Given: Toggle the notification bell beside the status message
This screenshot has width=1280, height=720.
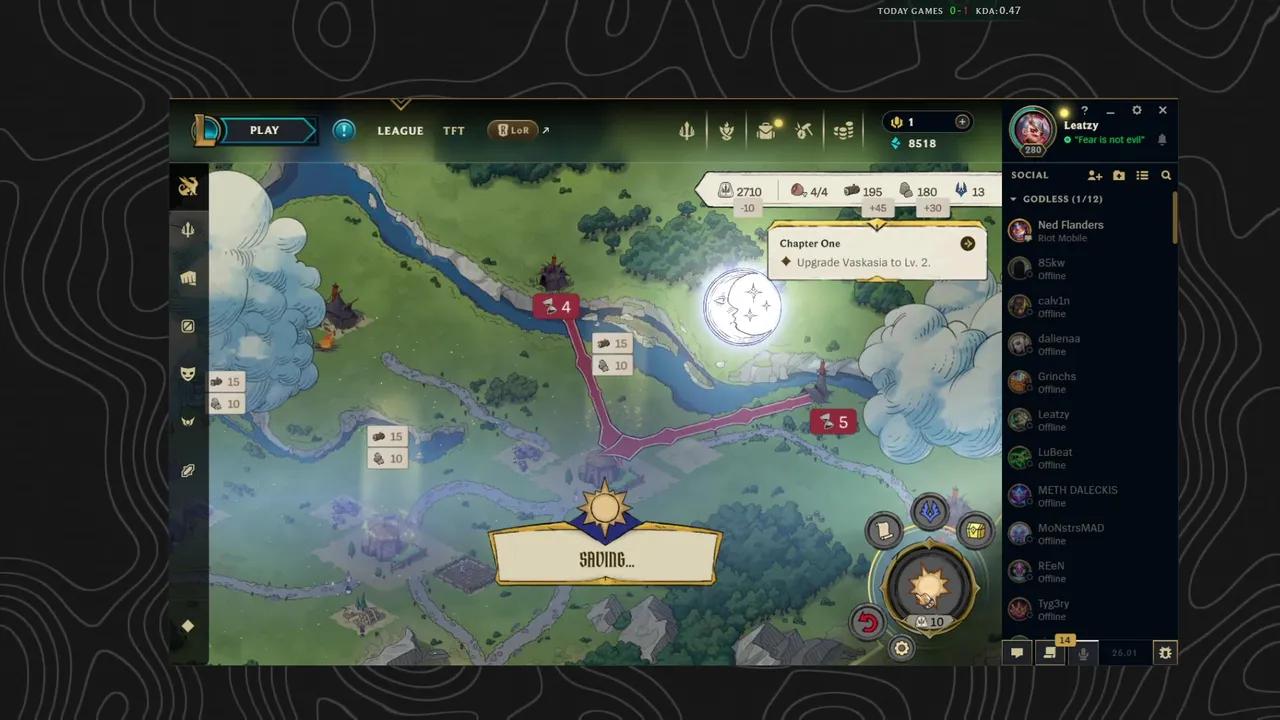Looking at the screenshot, I should [1162, 140].
